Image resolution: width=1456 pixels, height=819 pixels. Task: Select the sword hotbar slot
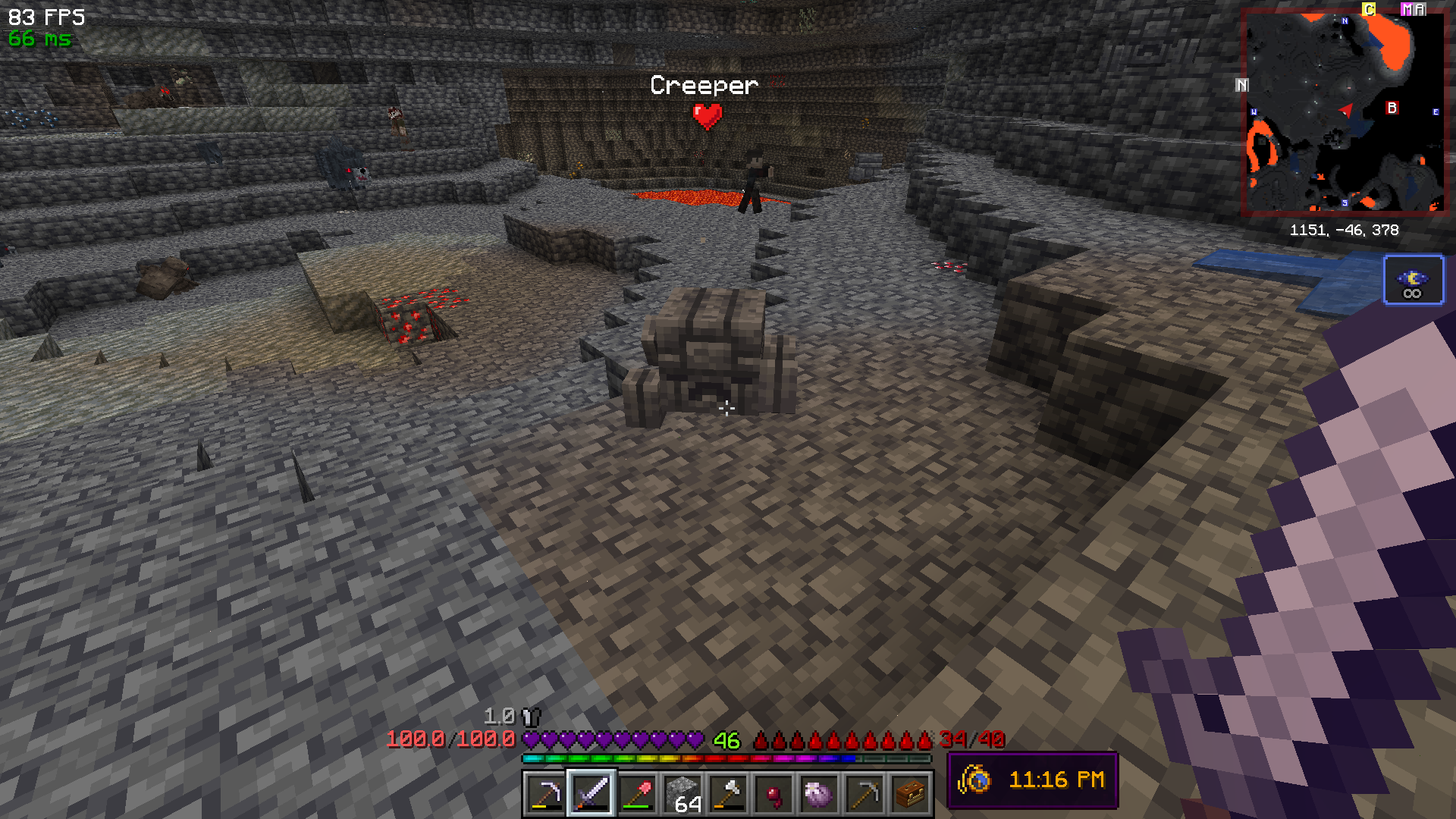[x=591, y=794]
